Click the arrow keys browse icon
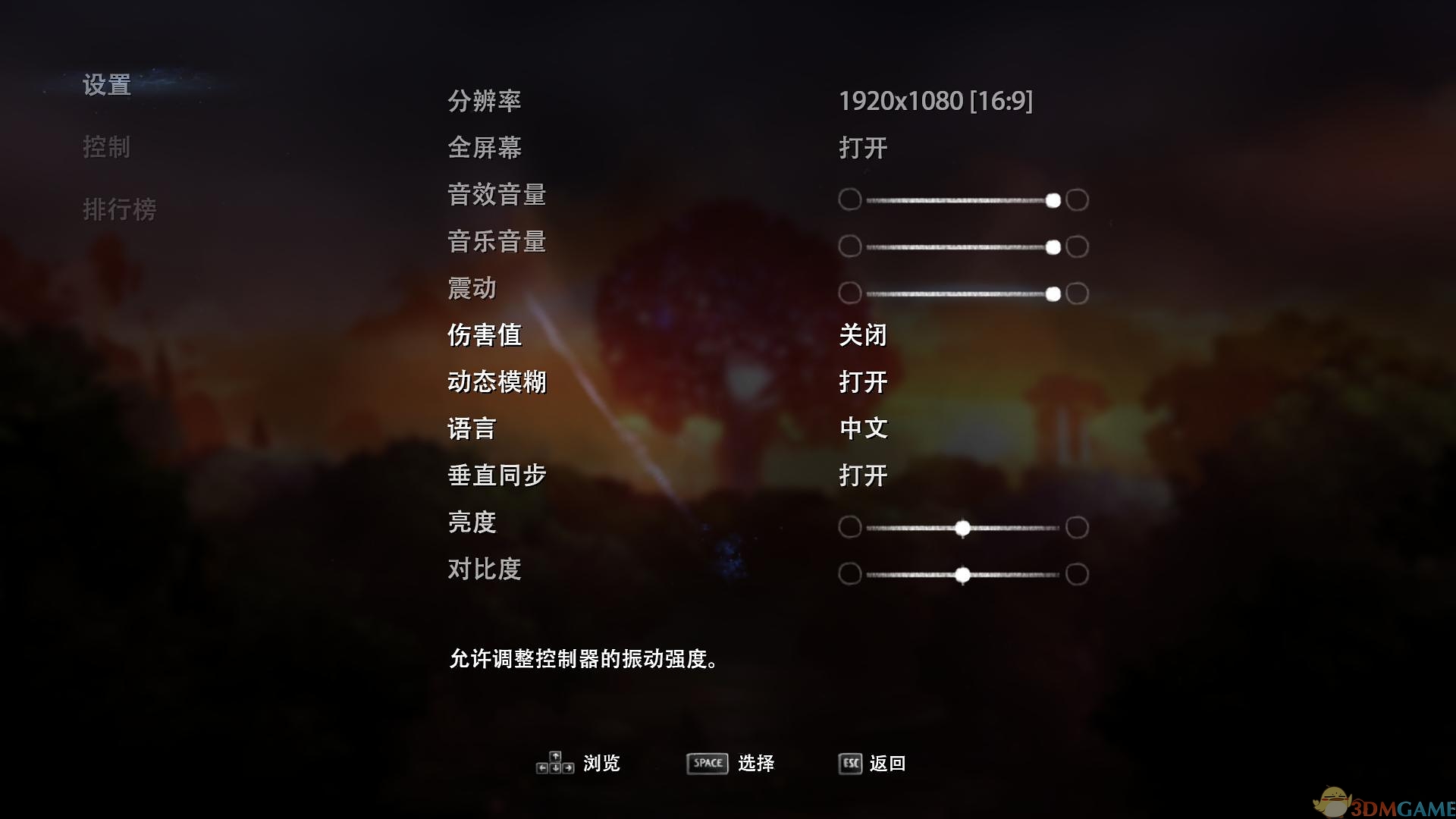This screenshot has width=1456, height=819. (554, 764)
